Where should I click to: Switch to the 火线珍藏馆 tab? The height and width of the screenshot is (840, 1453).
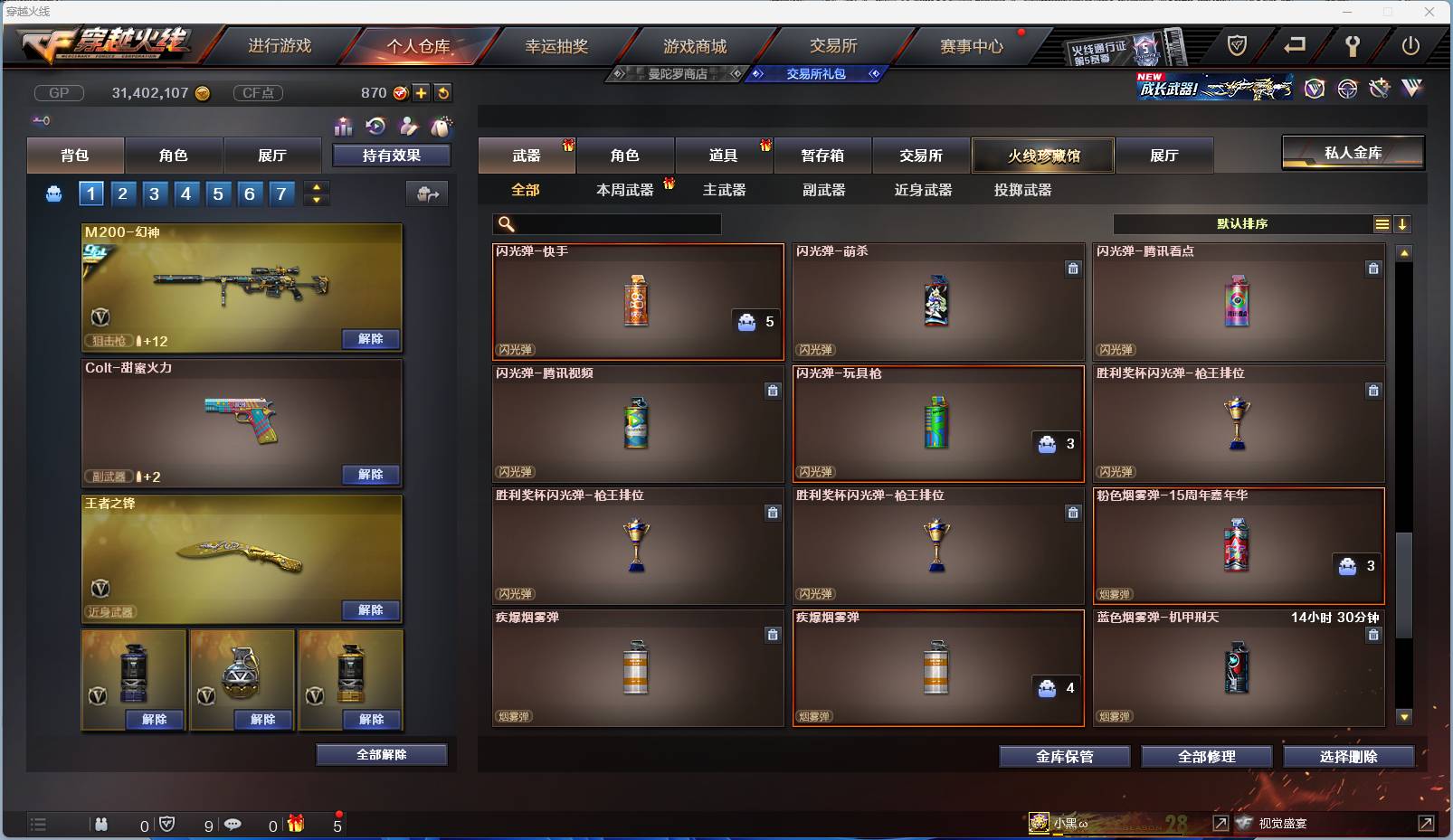(x=1044, y=155)
